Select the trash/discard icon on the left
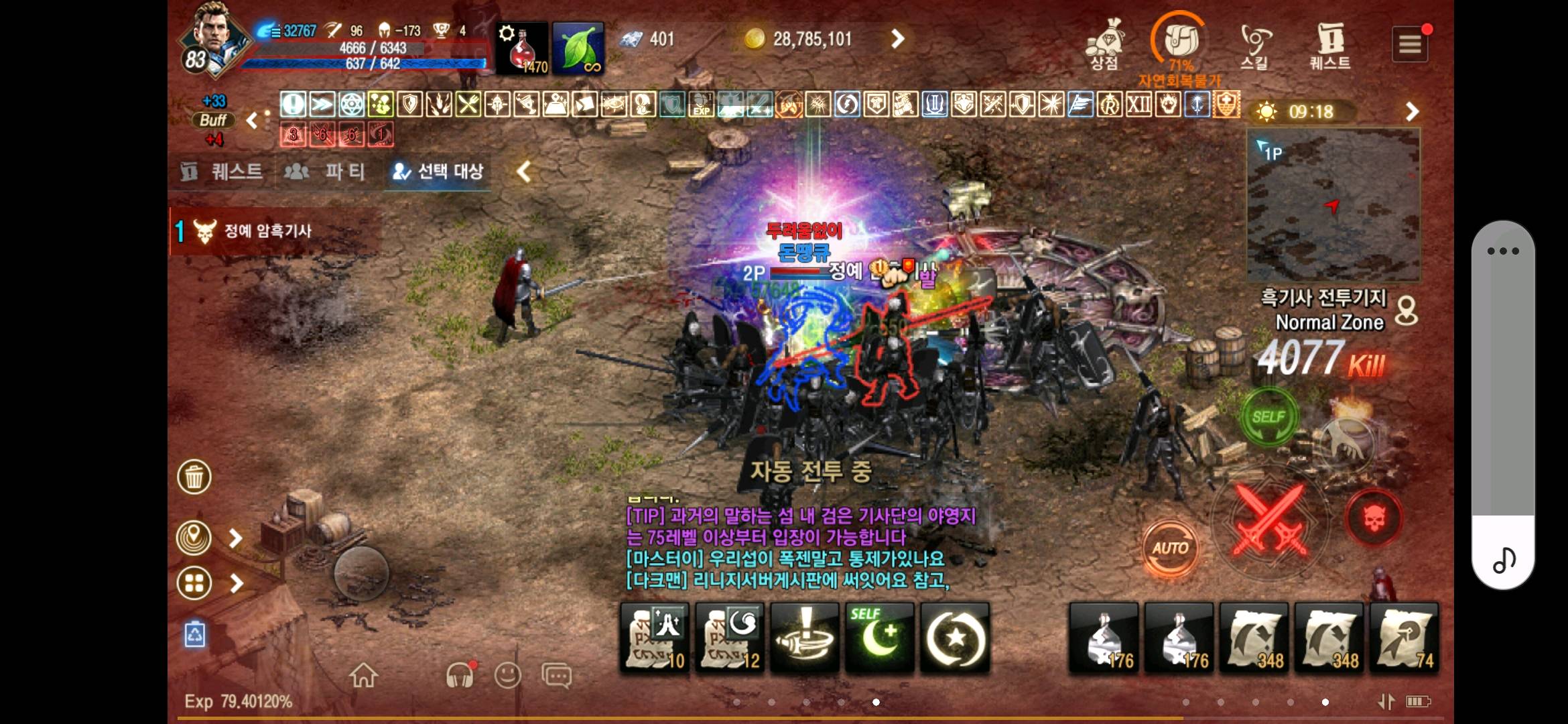1568x724 pixels. pyautogui.click(x=196, y=477)
